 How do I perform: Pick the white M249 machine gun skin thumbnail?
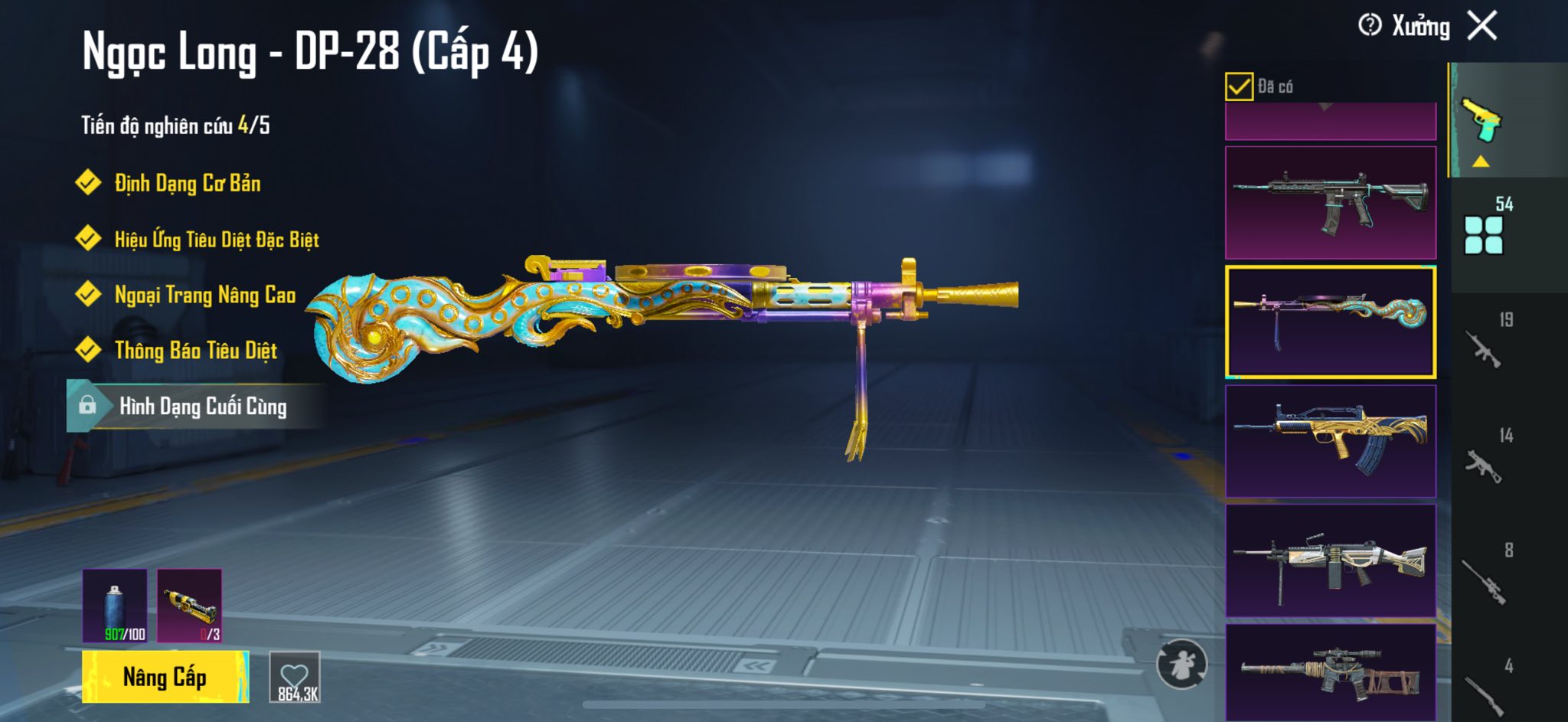(x=1331, y=560)
